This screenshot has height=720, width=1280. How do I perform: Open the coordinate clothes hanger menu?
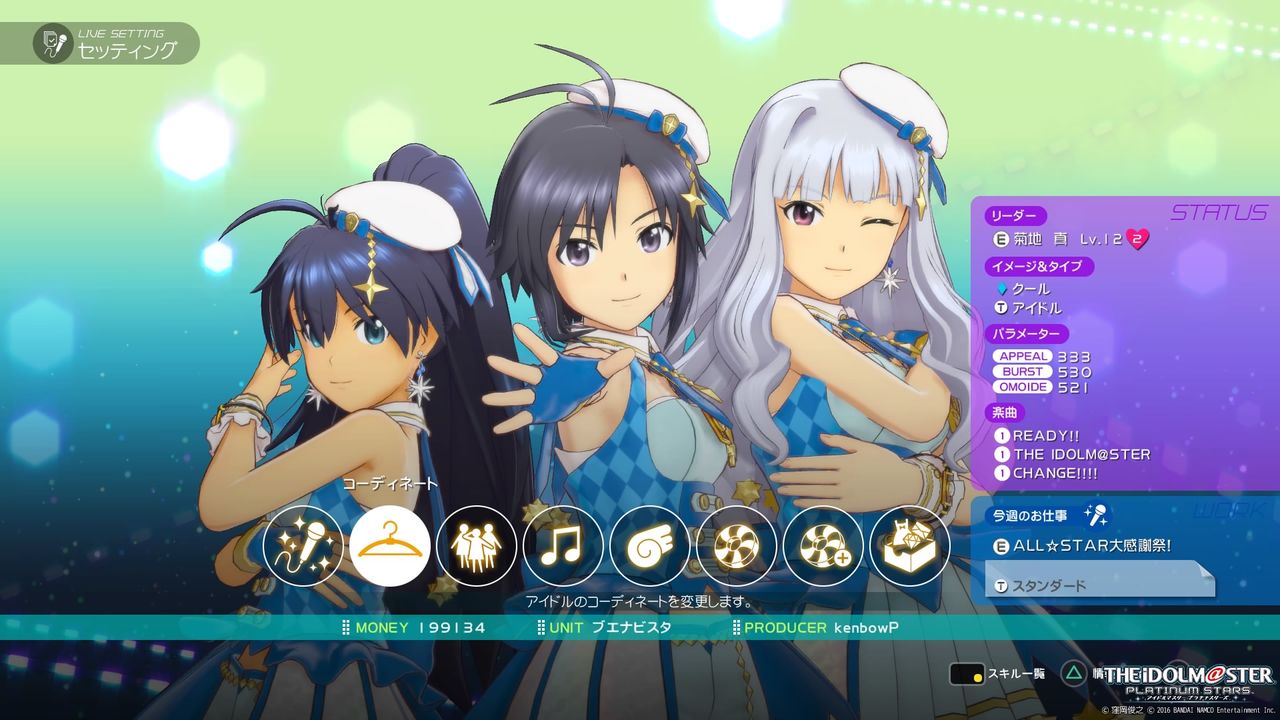[x=390, y=546]
